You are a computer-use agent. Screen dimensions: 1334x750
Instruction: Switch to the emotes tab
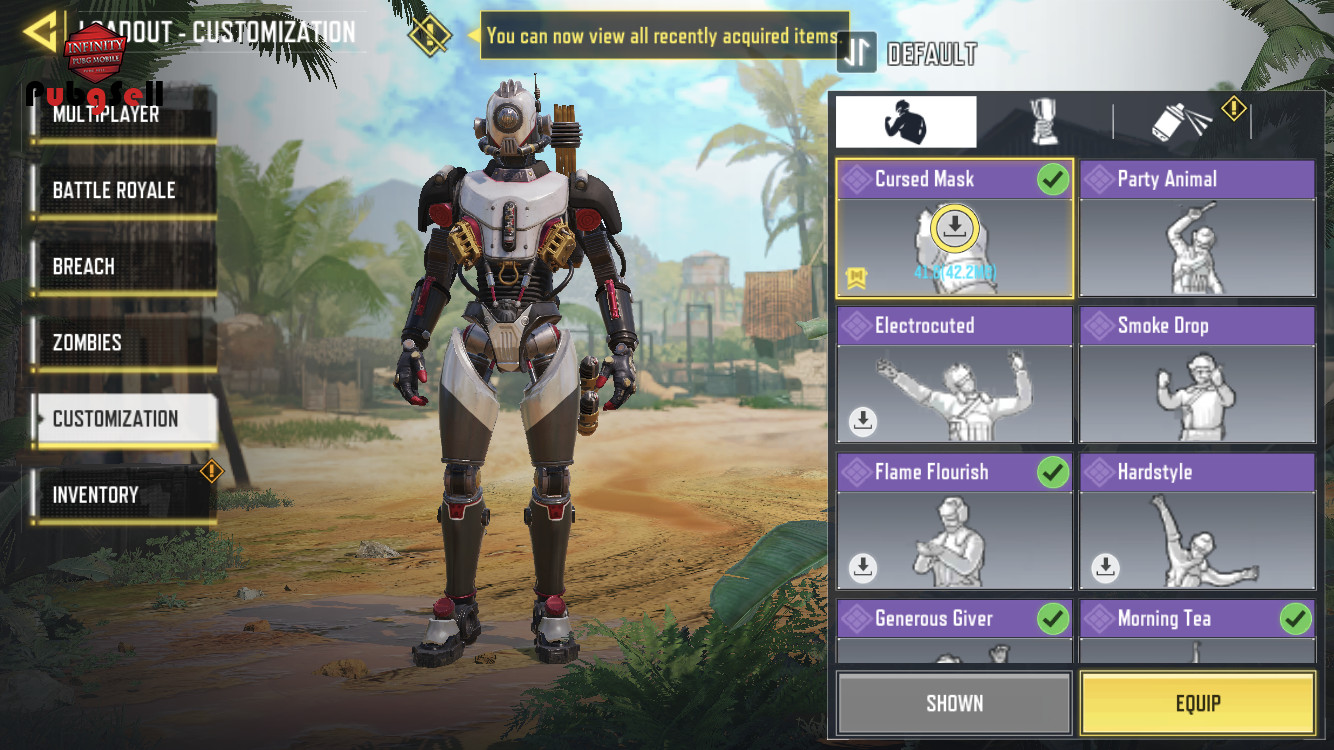tap(906, 122)
